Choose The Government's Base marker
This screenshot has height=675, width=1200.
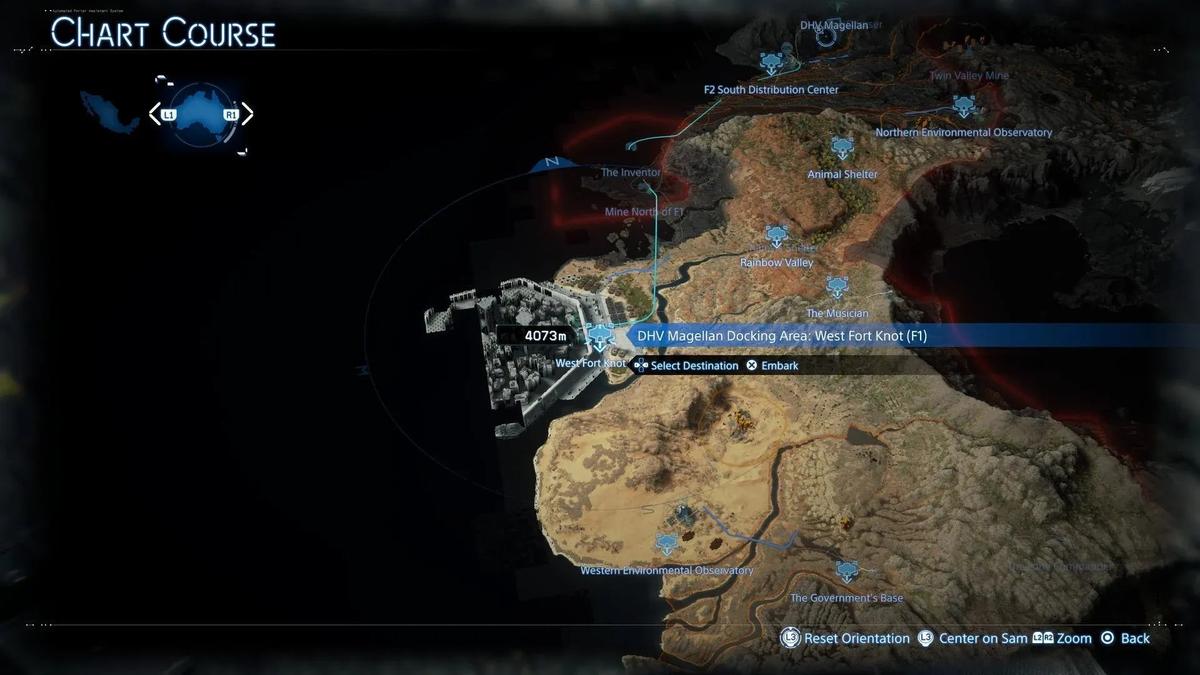click(x=847, y=571)
